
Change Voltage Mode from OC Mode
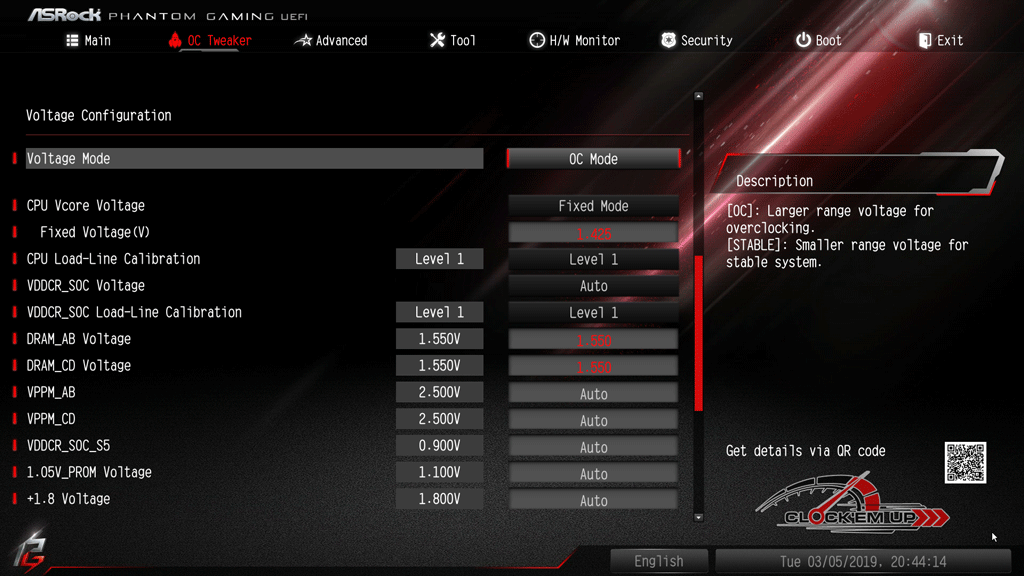(x=593, y=159)
